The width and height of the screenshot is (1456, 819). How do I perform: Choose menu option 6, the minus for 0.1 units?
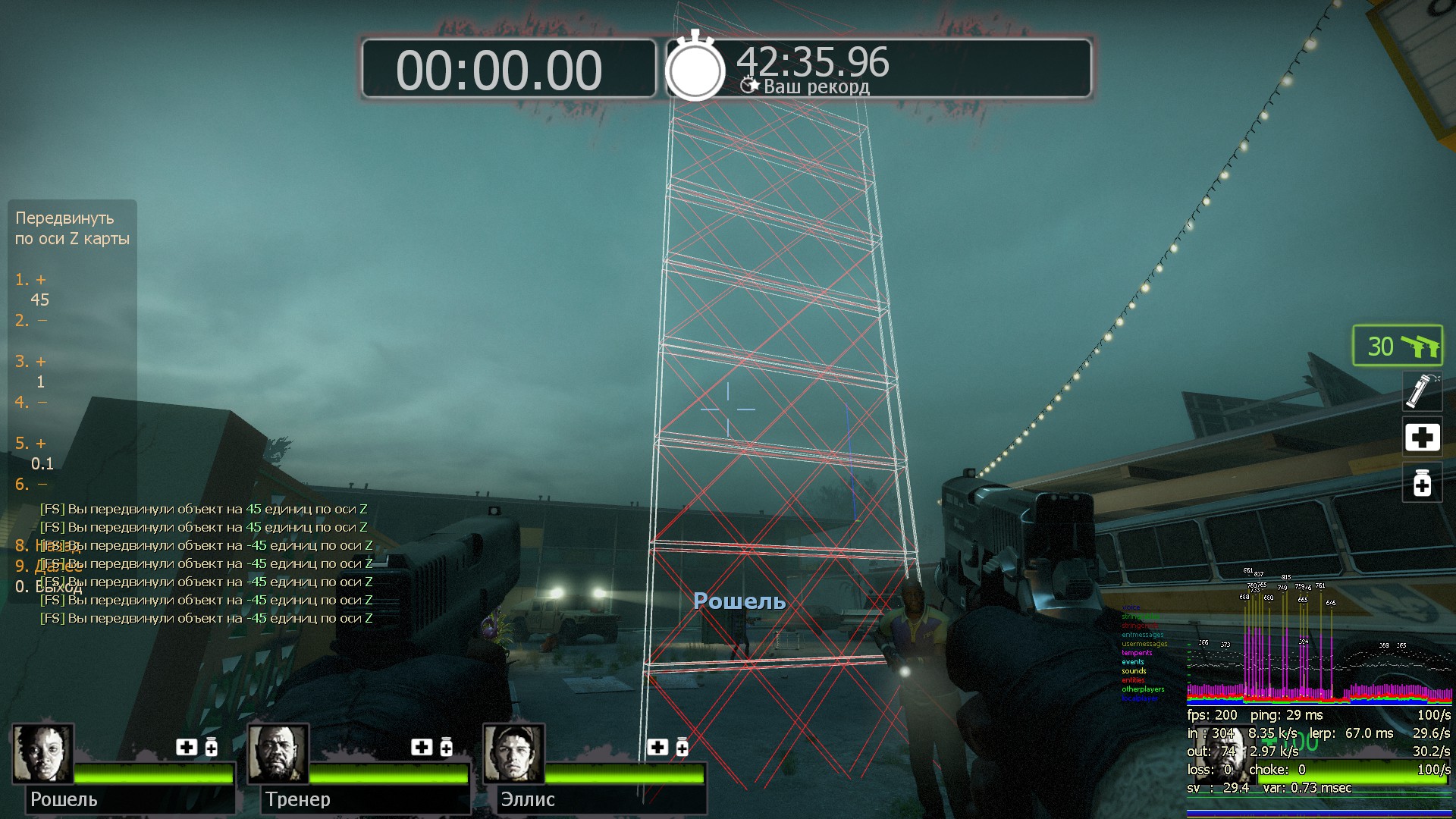pos(31,485)
